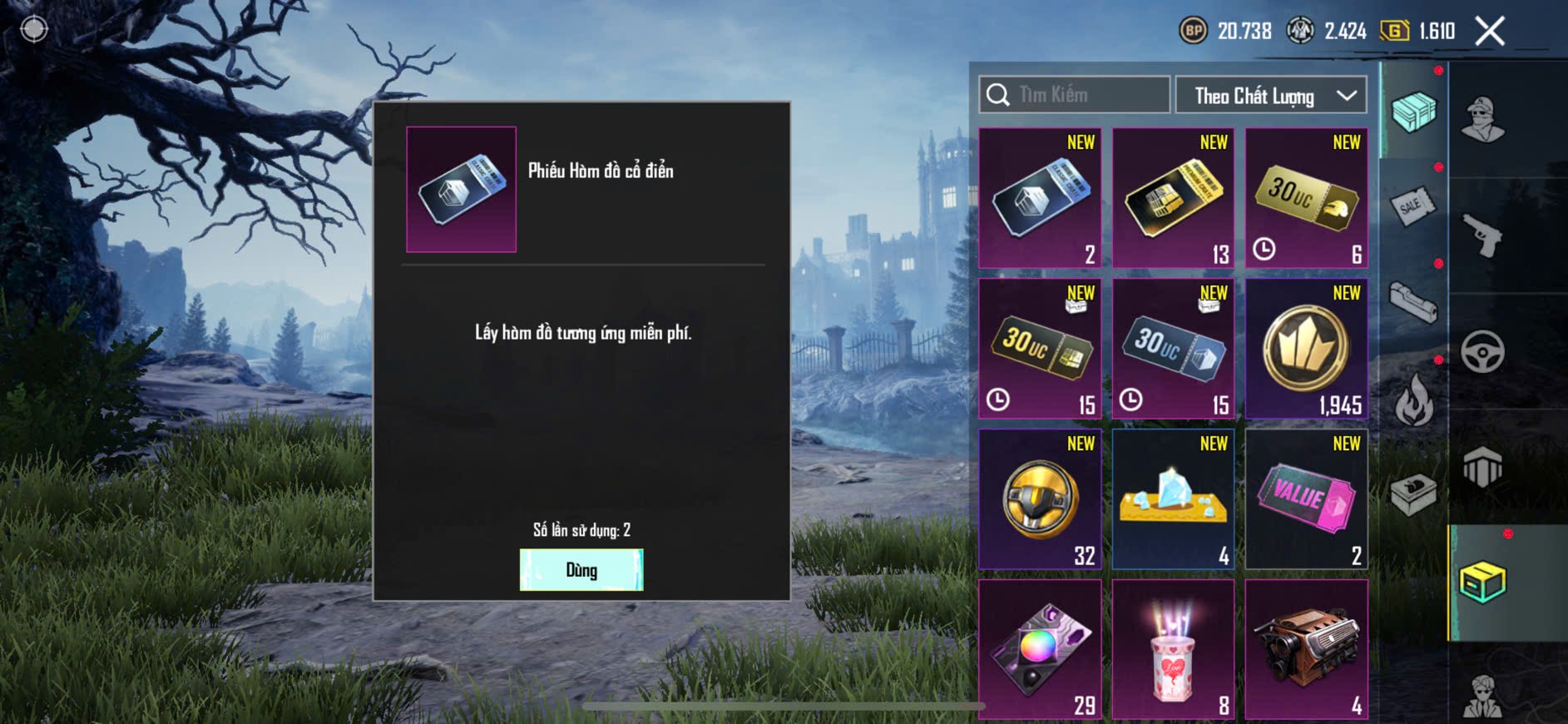This screenshot has width=1568, height=724.
Task: Choose the gold crown coin slot
Action: [1306, 349]
